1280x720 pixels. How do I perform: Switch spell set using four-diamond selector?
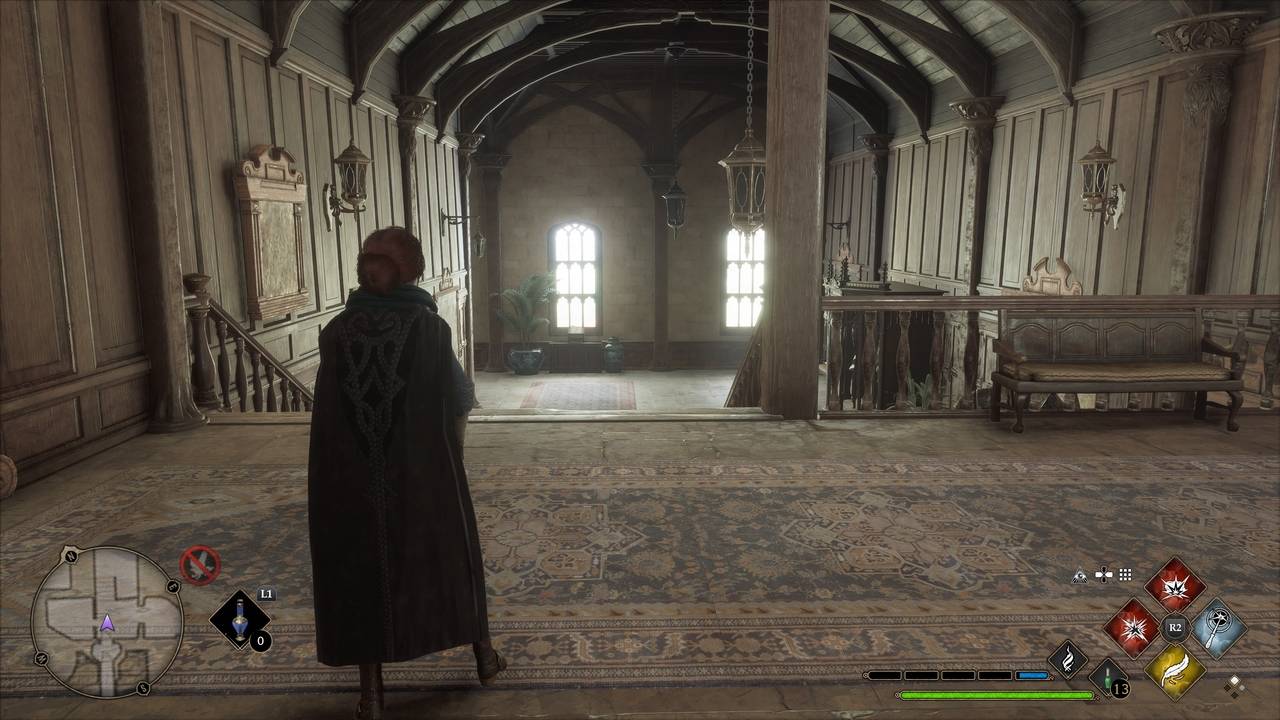coord(1236,685)
